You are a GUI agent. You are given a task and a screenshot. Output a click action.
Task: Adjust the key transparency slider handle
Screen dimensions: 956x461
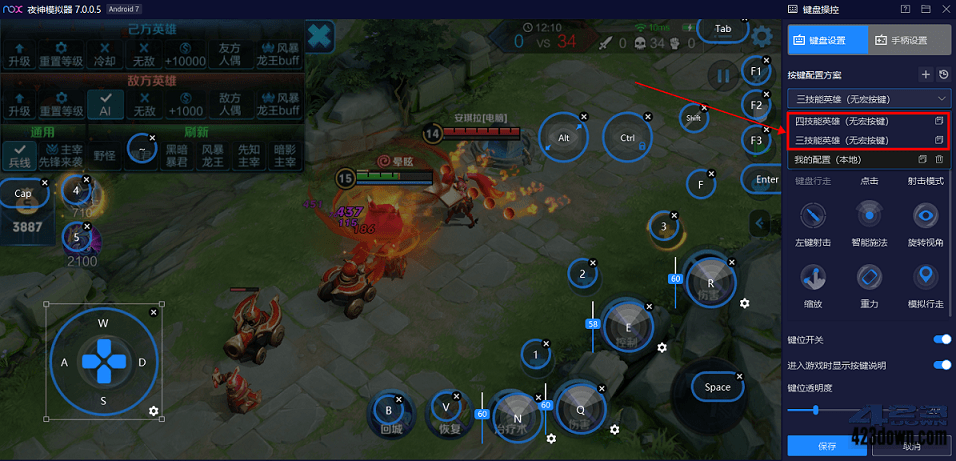pos(816,410)
